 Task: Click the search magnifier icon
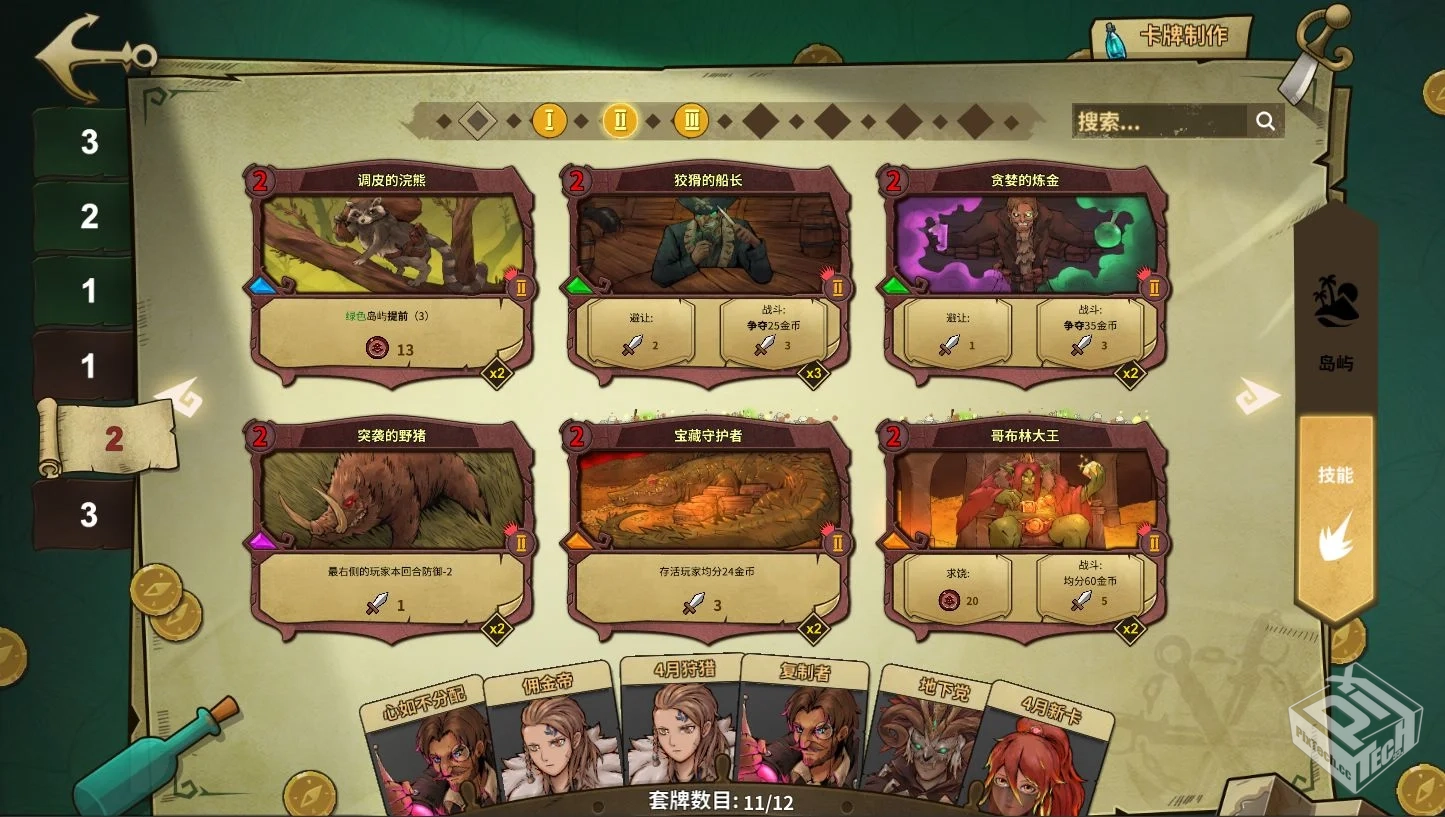click(x=1266, y=120)
